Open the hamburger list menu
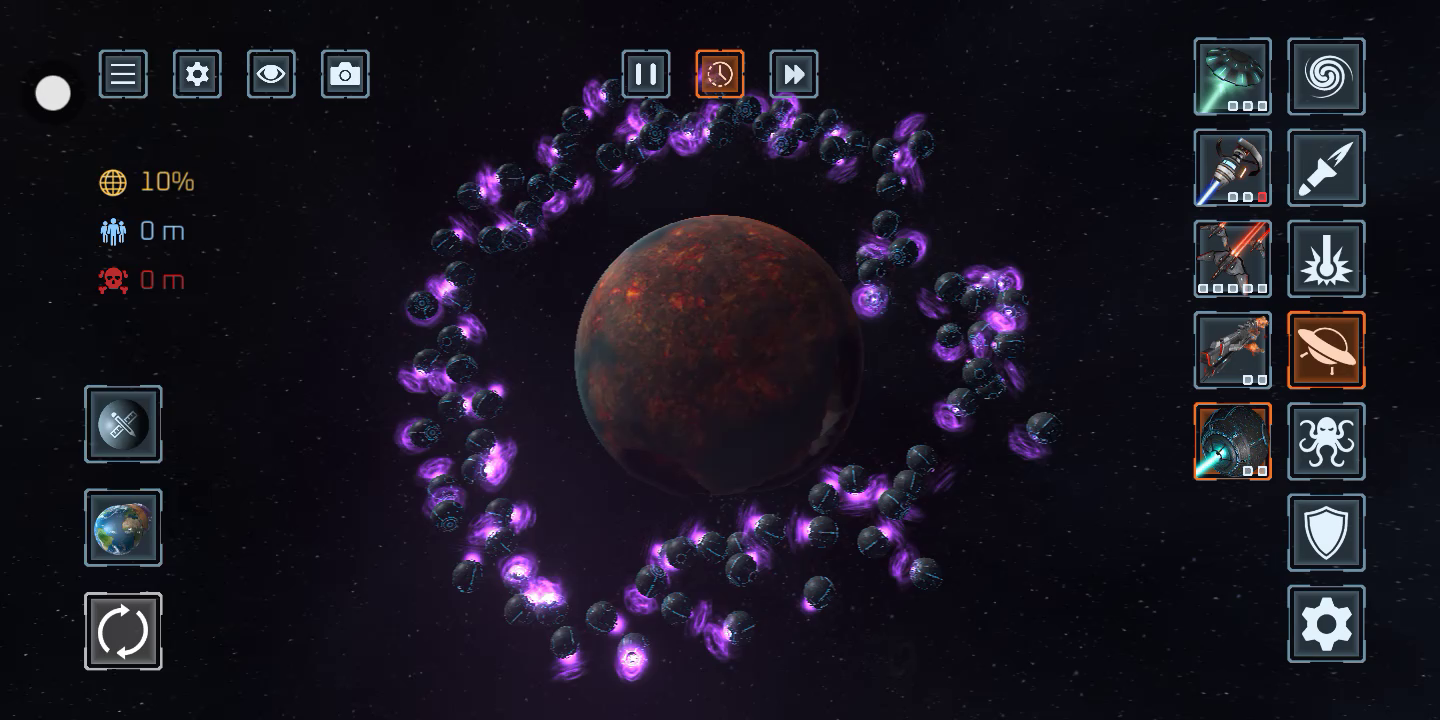This screenshot has width=1440, height=720. coord(123,74)
